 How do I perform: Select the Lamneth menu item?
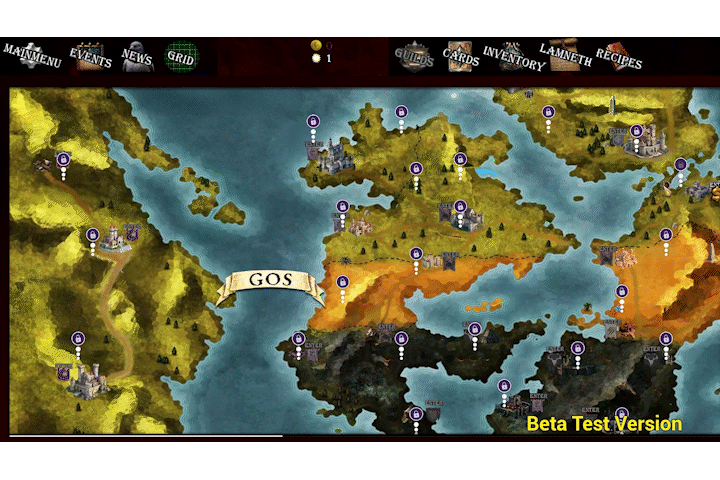click(x=566, y=55)
